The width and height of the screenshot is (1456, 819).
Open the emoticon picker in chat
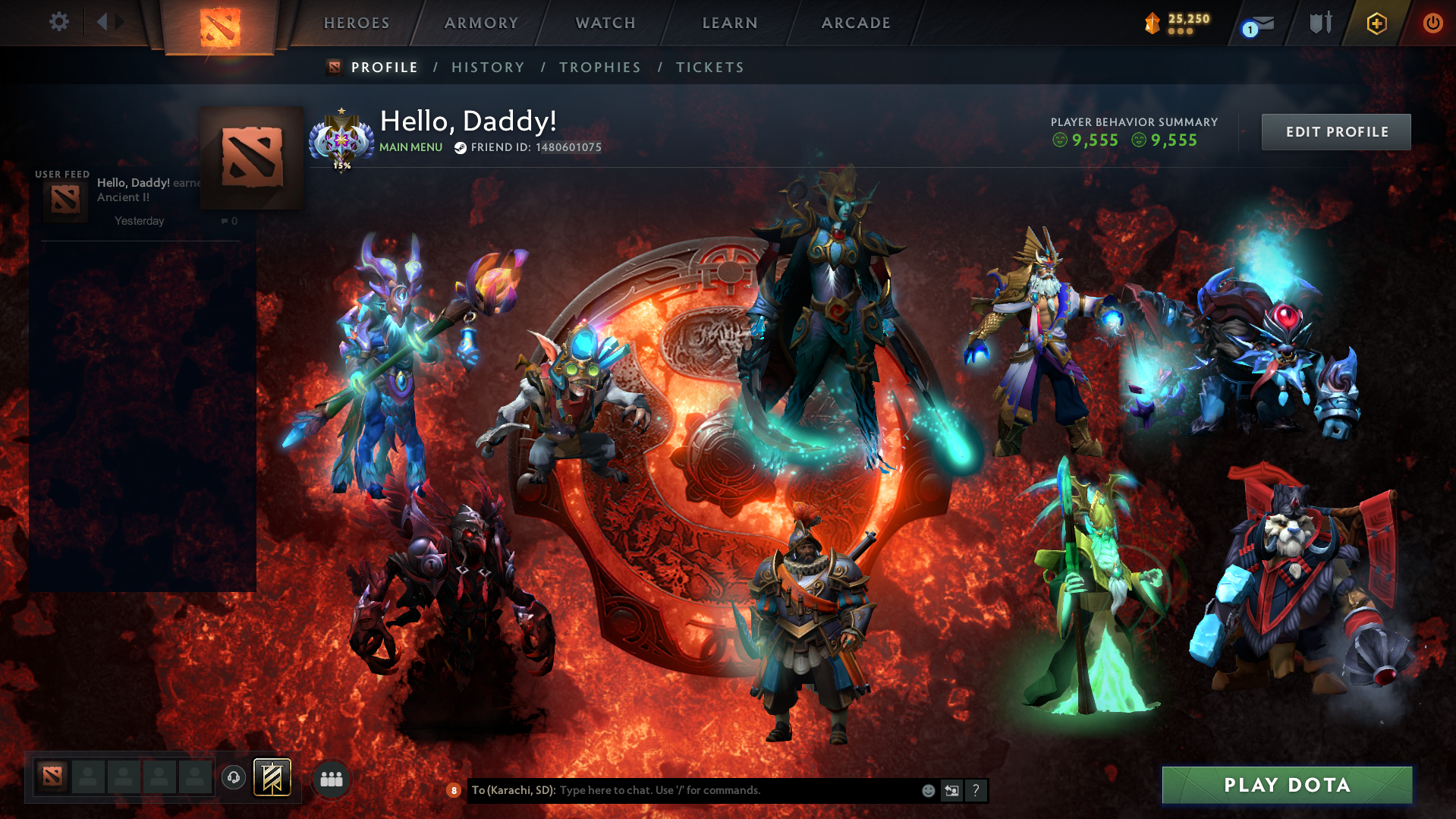(927, 790)
